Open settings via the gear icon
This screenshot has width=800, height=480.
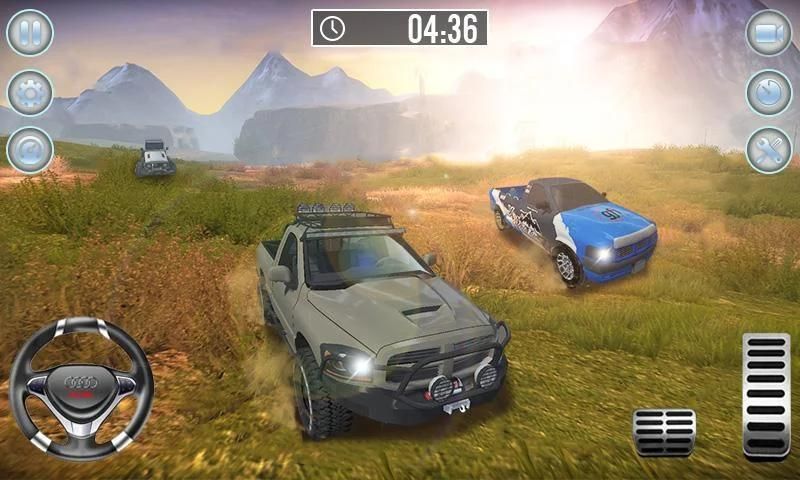(30, 92)
